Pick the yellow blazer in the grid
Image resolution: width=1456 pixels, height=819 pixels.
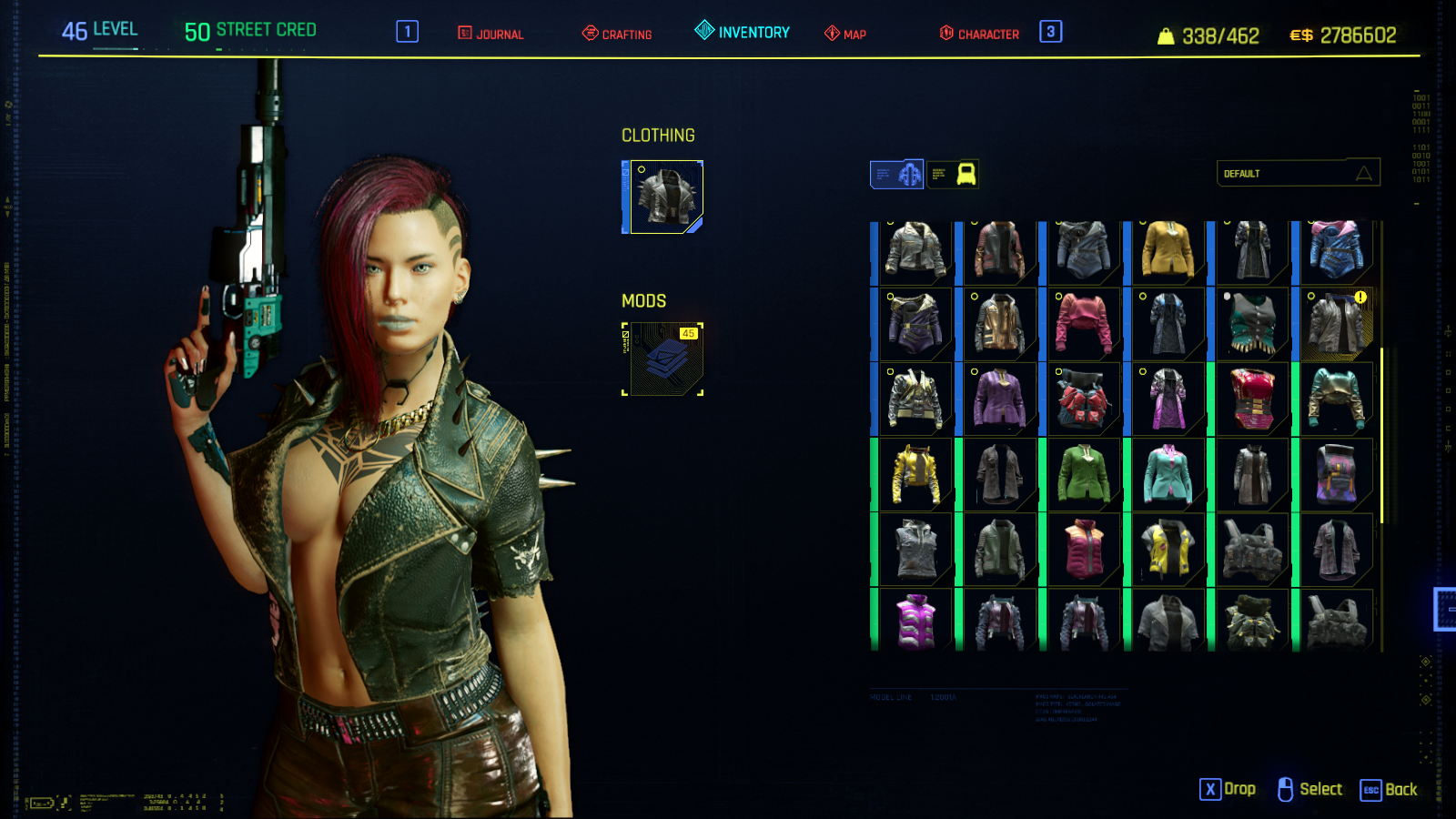1168,250
